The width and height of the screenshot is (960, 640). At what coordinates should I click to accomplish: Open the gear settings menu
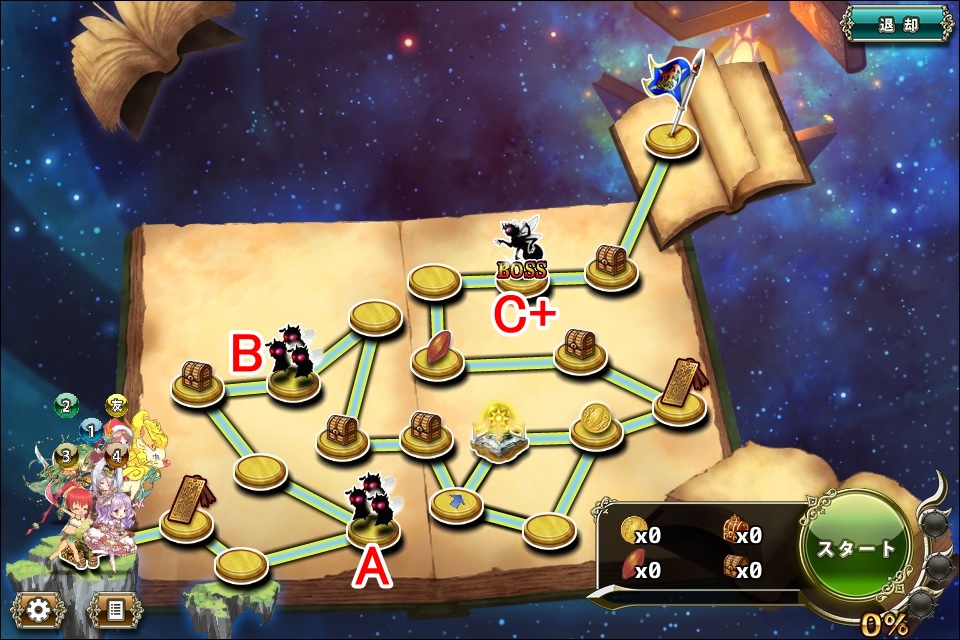(x=38, y=609)
